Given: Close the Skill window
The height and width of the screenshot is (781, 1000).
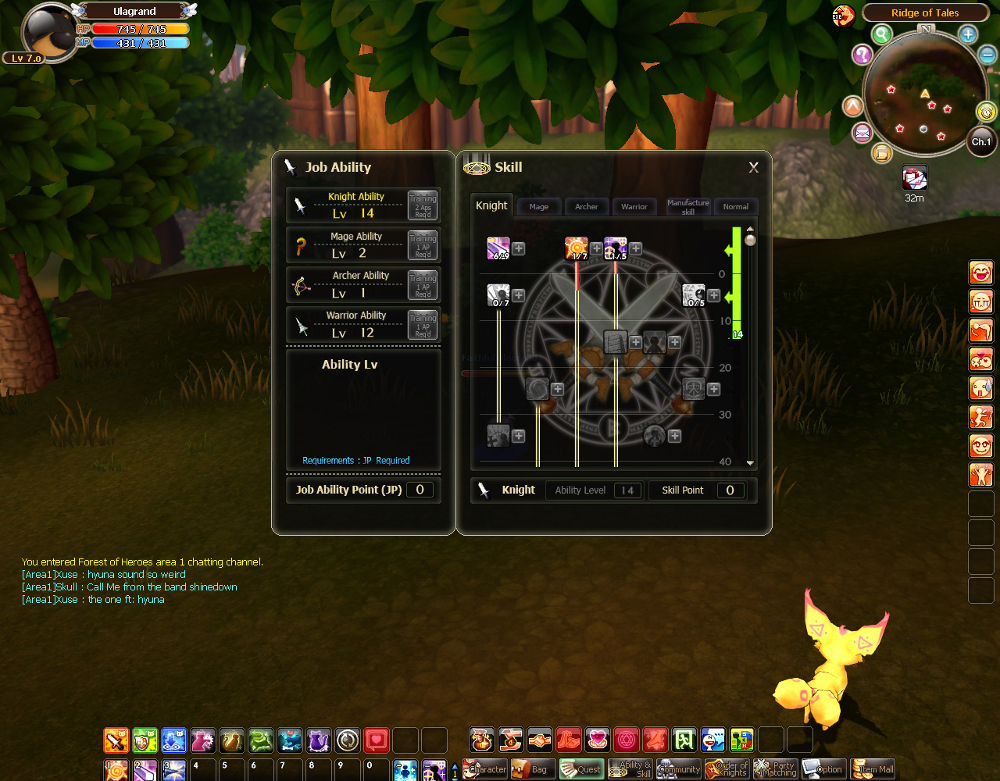Looking at the screenshot, I should point(753,168).
